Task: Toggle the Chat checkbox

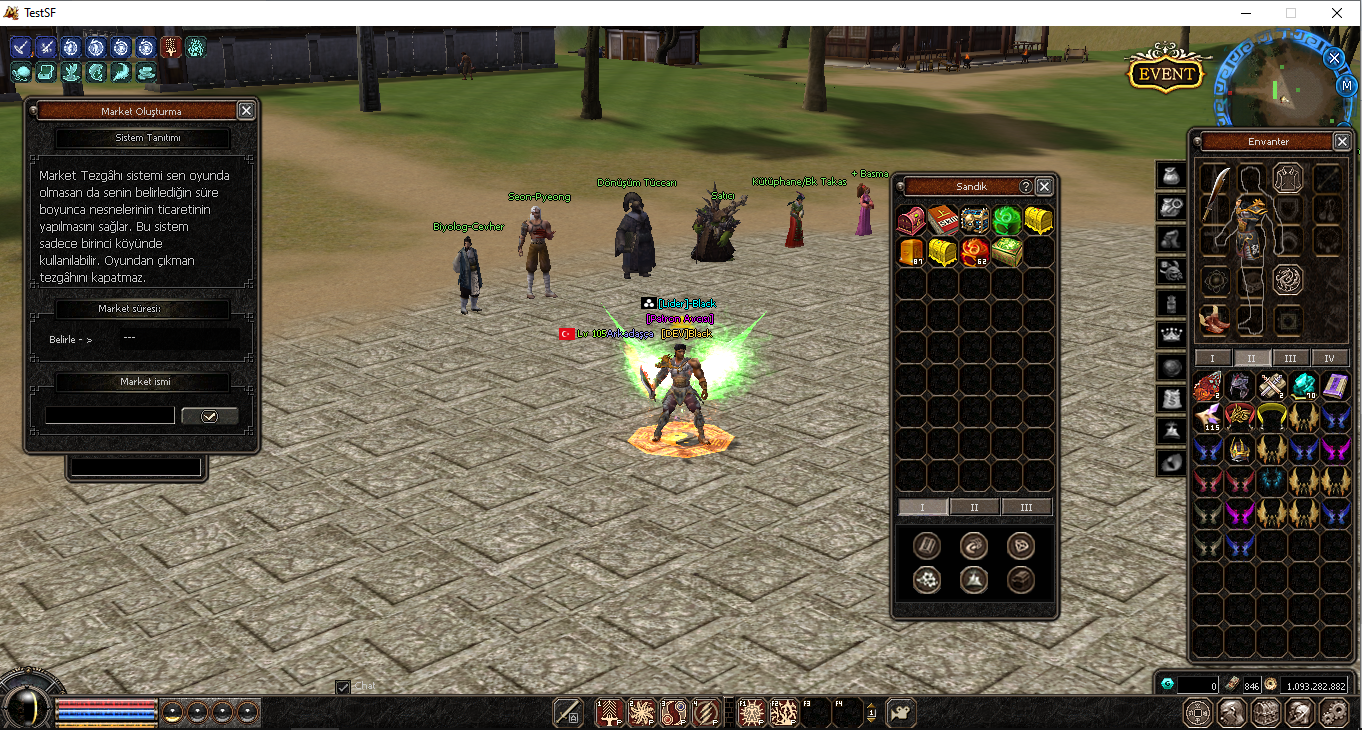Action: (343, 687)
